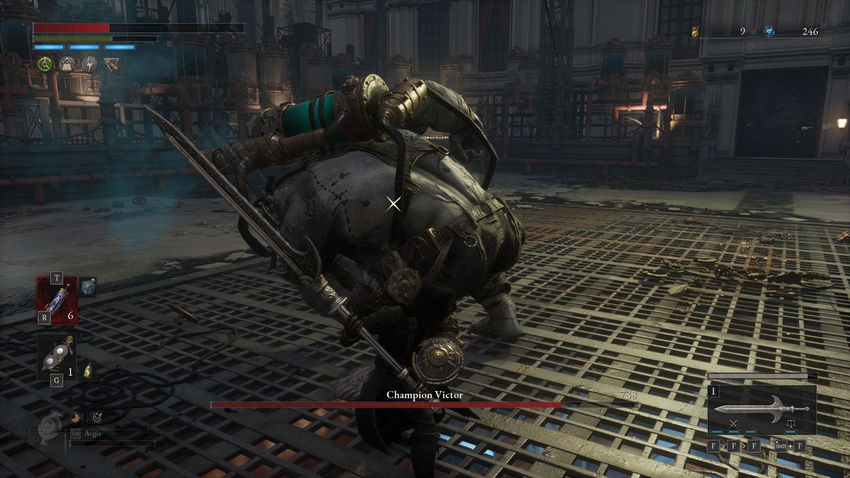The image size is (850, 478).
Task: Click the gold coin counter icon
Action: coord(694,32)
